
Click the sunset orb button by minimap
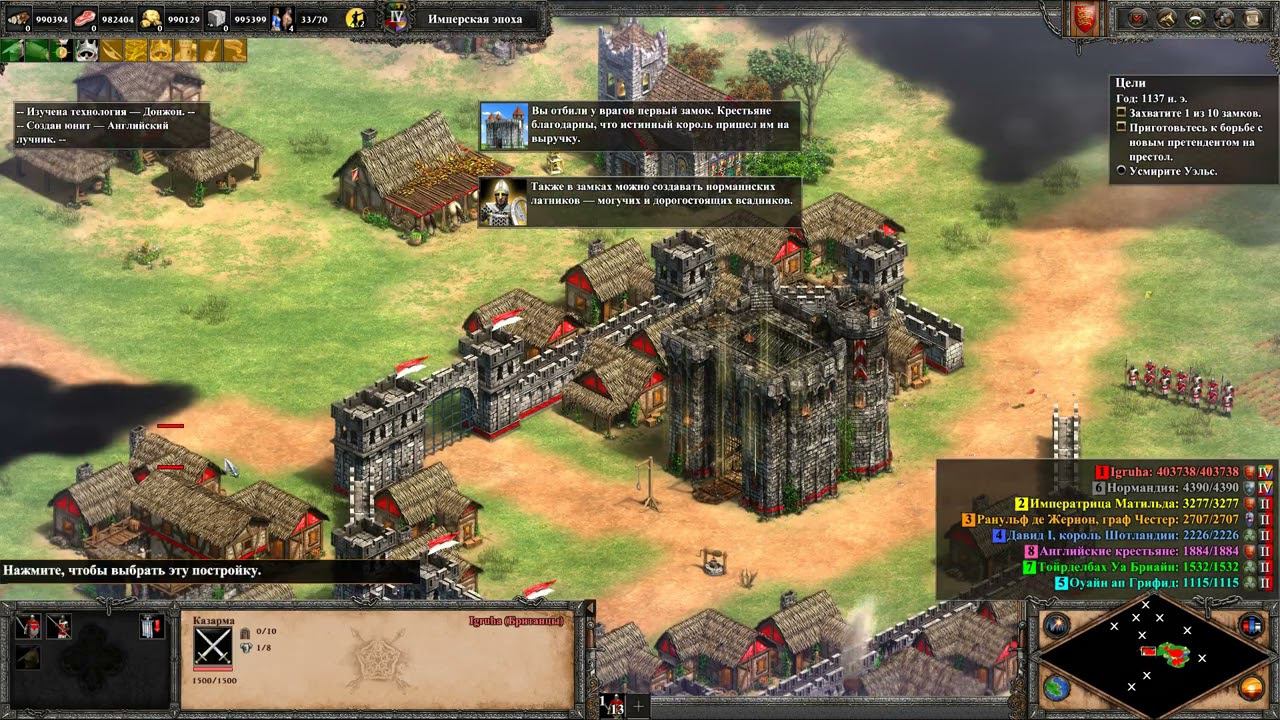[1250, 688]
